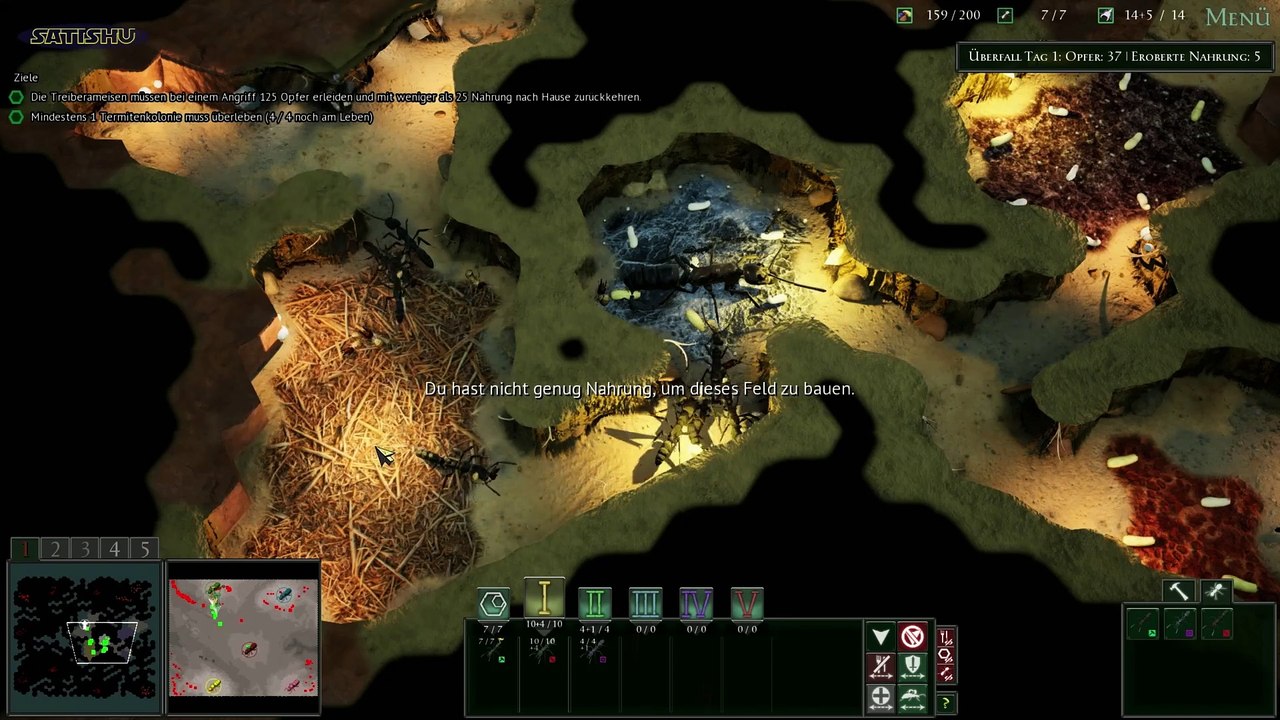The image size is (1280, 720).
Task: Open the ant units tab
Action: (x=1216, y=591)
